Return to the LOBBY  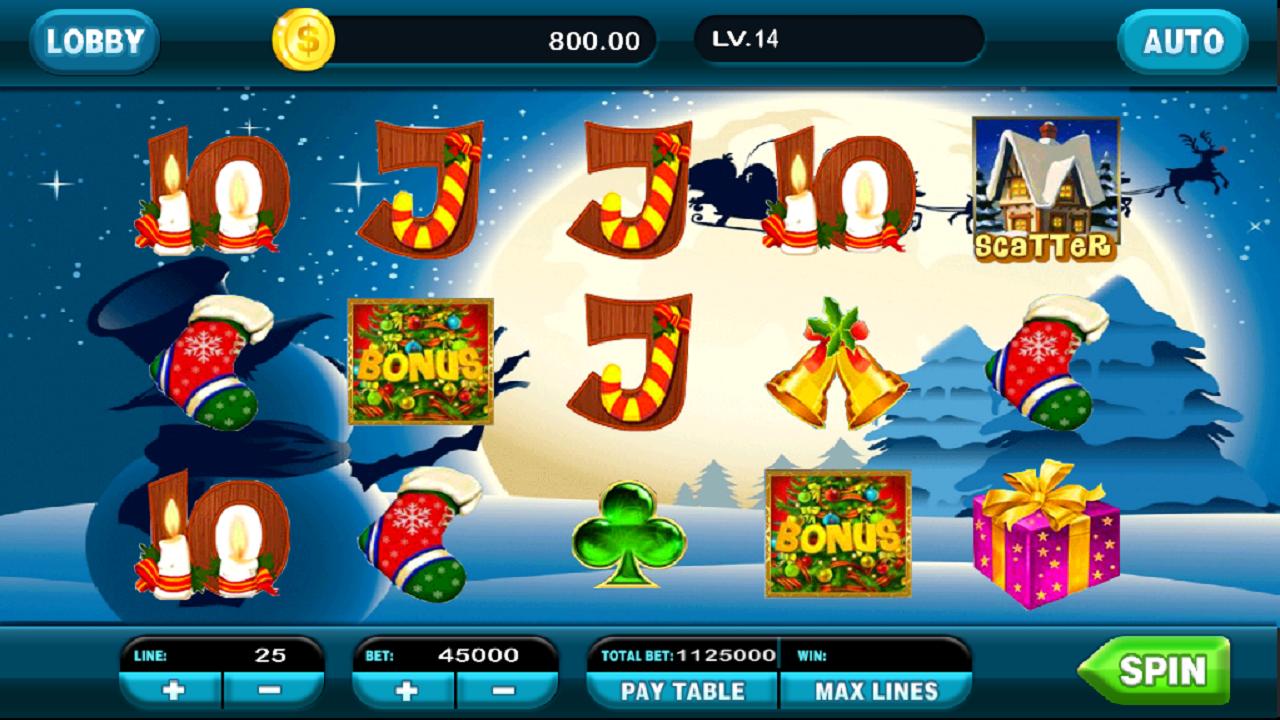point(93,40)
